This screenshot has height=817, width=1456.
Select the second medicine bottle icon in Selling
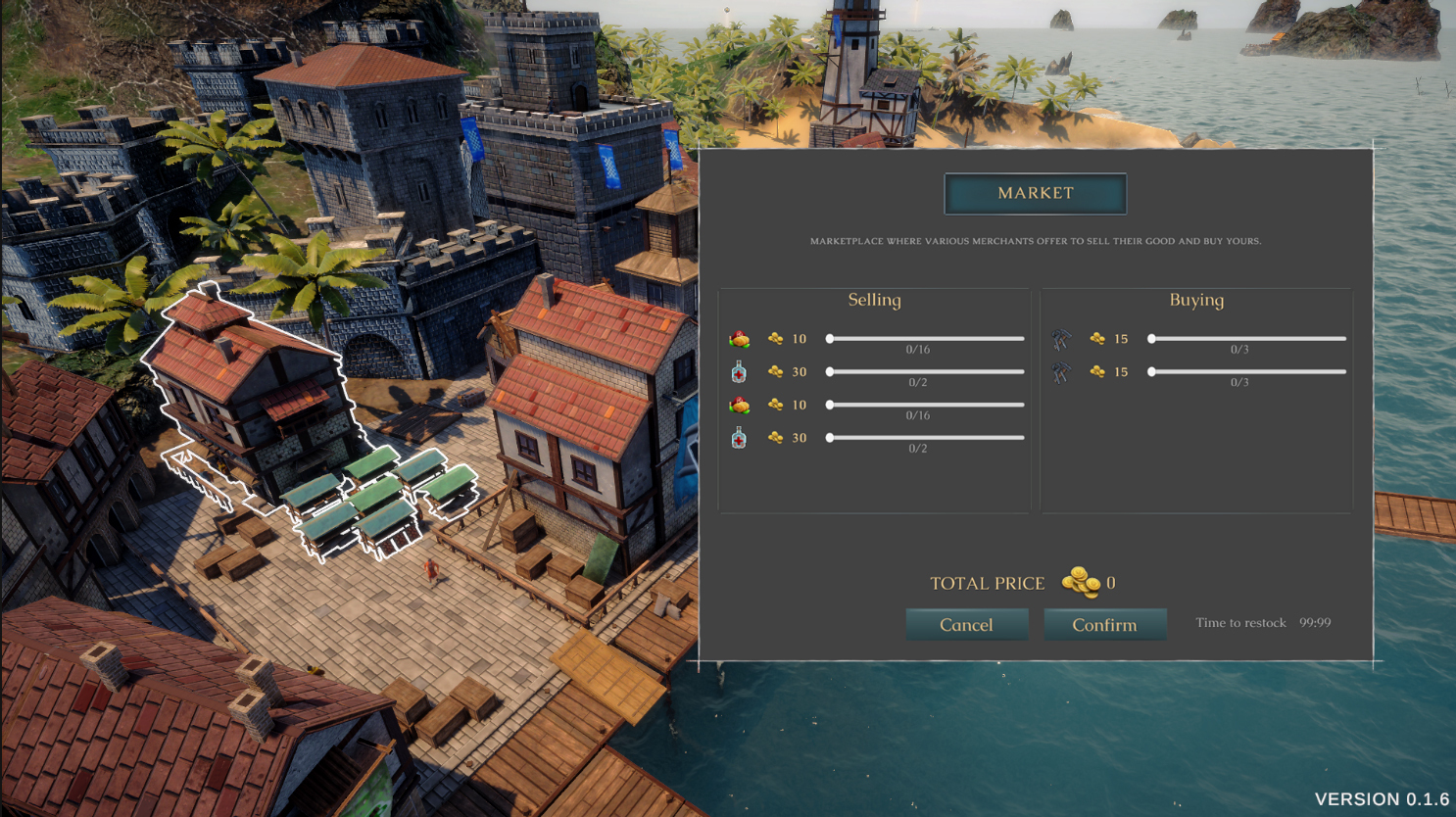point(737,438)
